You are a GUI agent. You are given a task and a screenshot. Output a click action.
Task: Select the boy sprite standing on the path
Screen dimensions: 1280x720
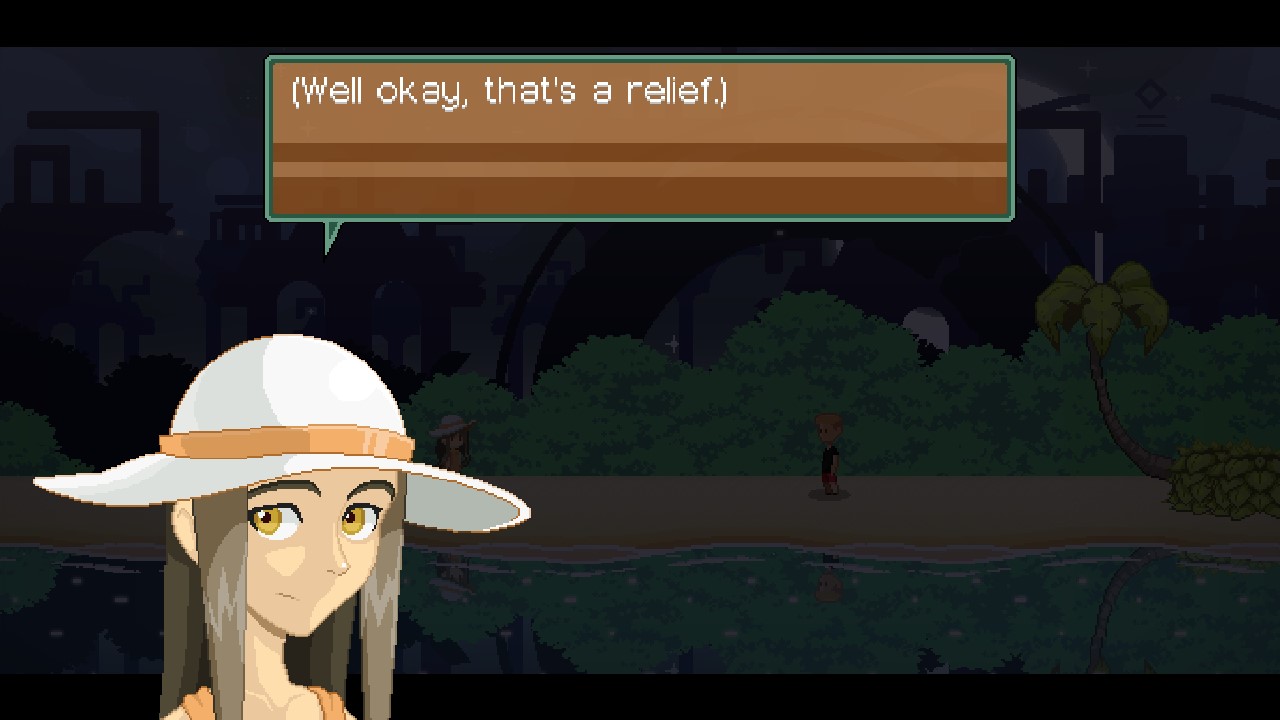tap(827, 455)
